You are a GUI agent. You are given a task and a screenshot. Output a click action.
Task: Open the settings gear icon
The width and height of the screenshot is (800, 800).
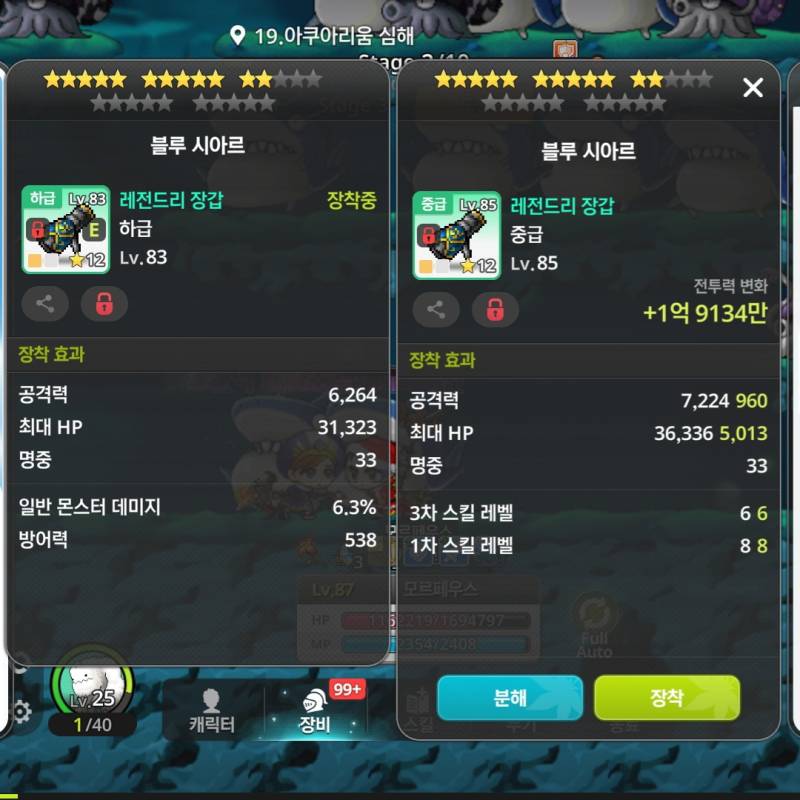pyautogui.click(x=20, y=712)
